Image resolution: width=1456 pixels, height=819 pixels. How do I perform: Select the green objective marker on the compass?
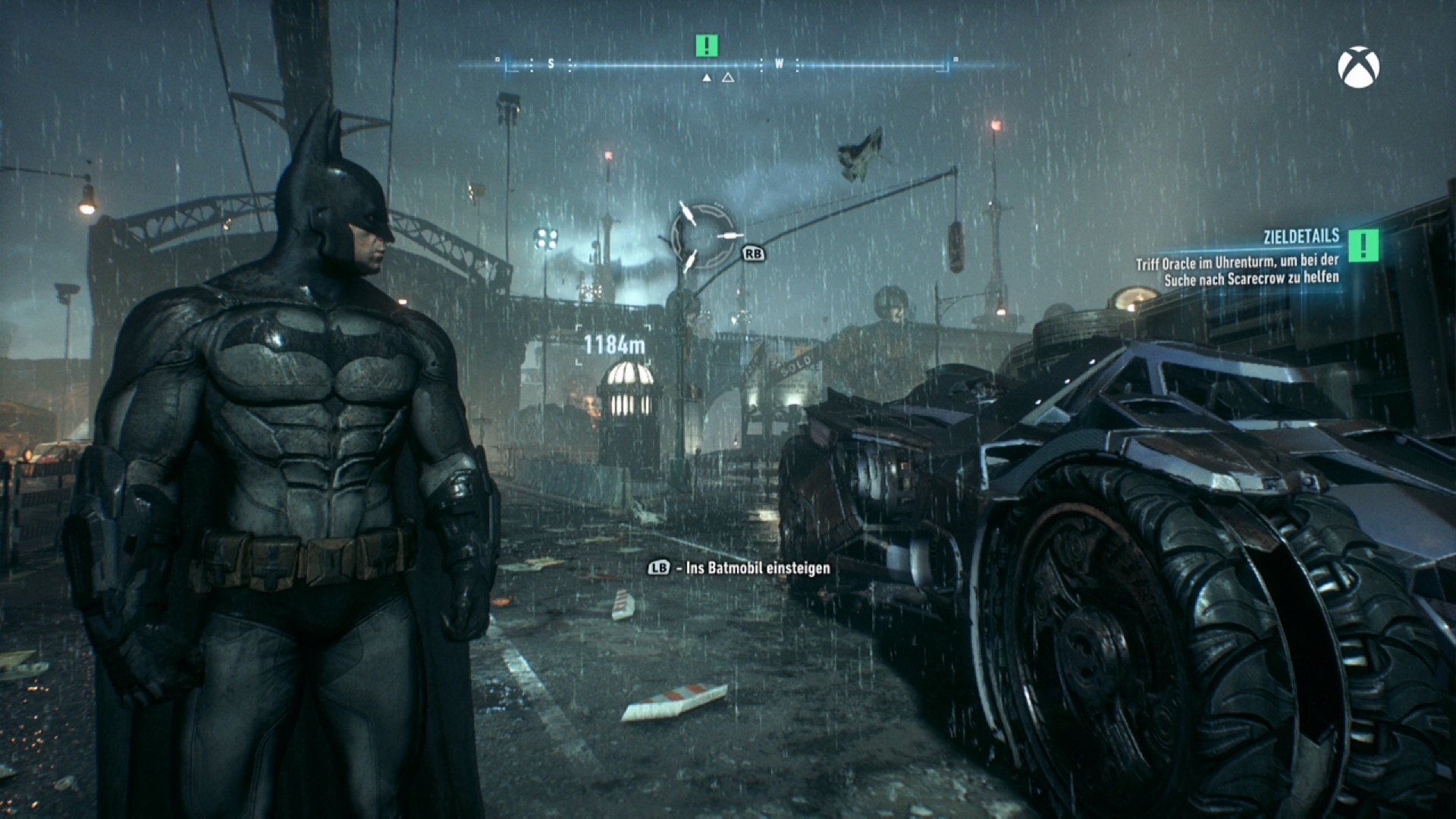[x=706, y=45]
